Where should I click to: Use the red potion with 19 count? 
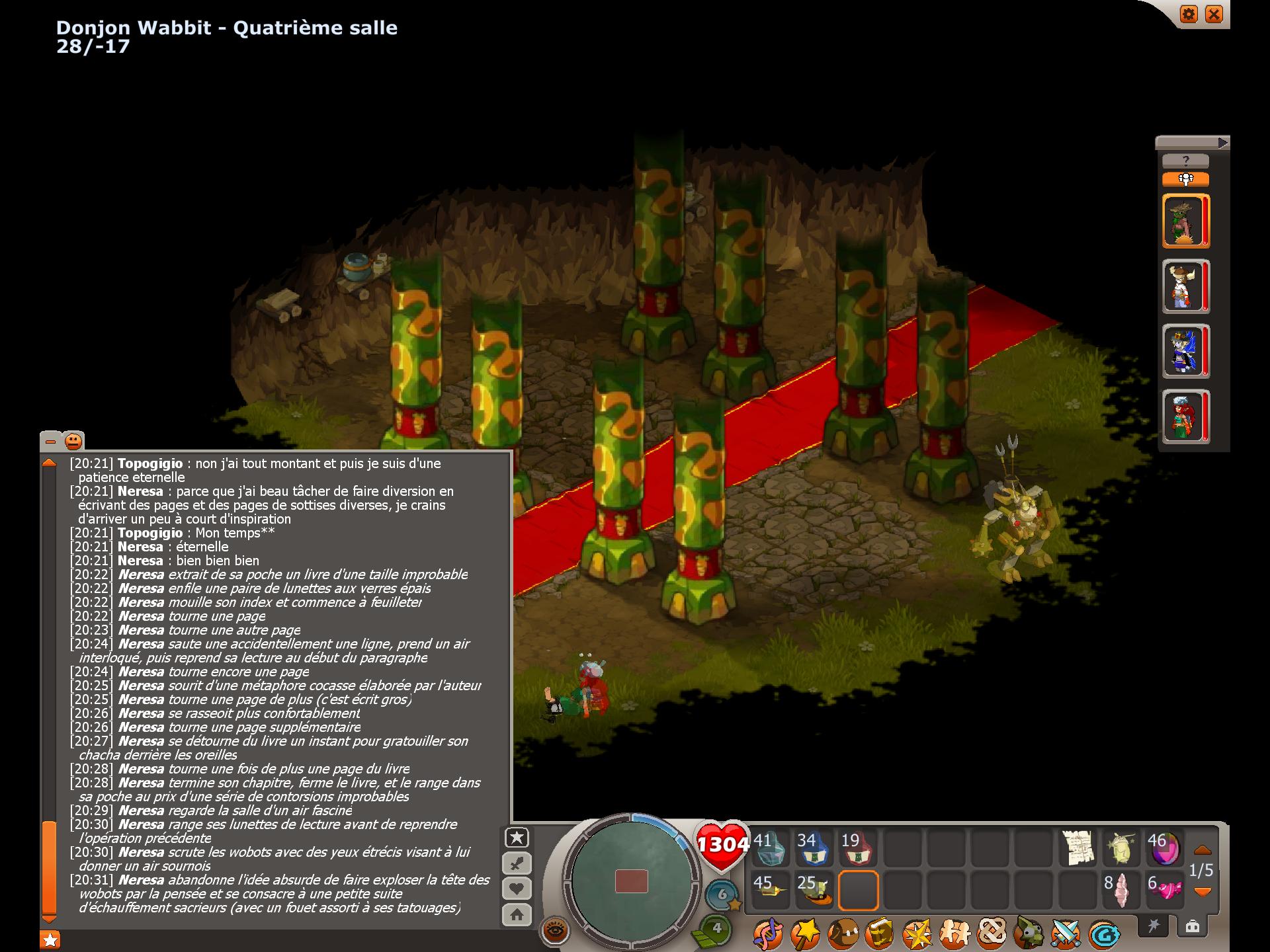(x=857, y=848)
